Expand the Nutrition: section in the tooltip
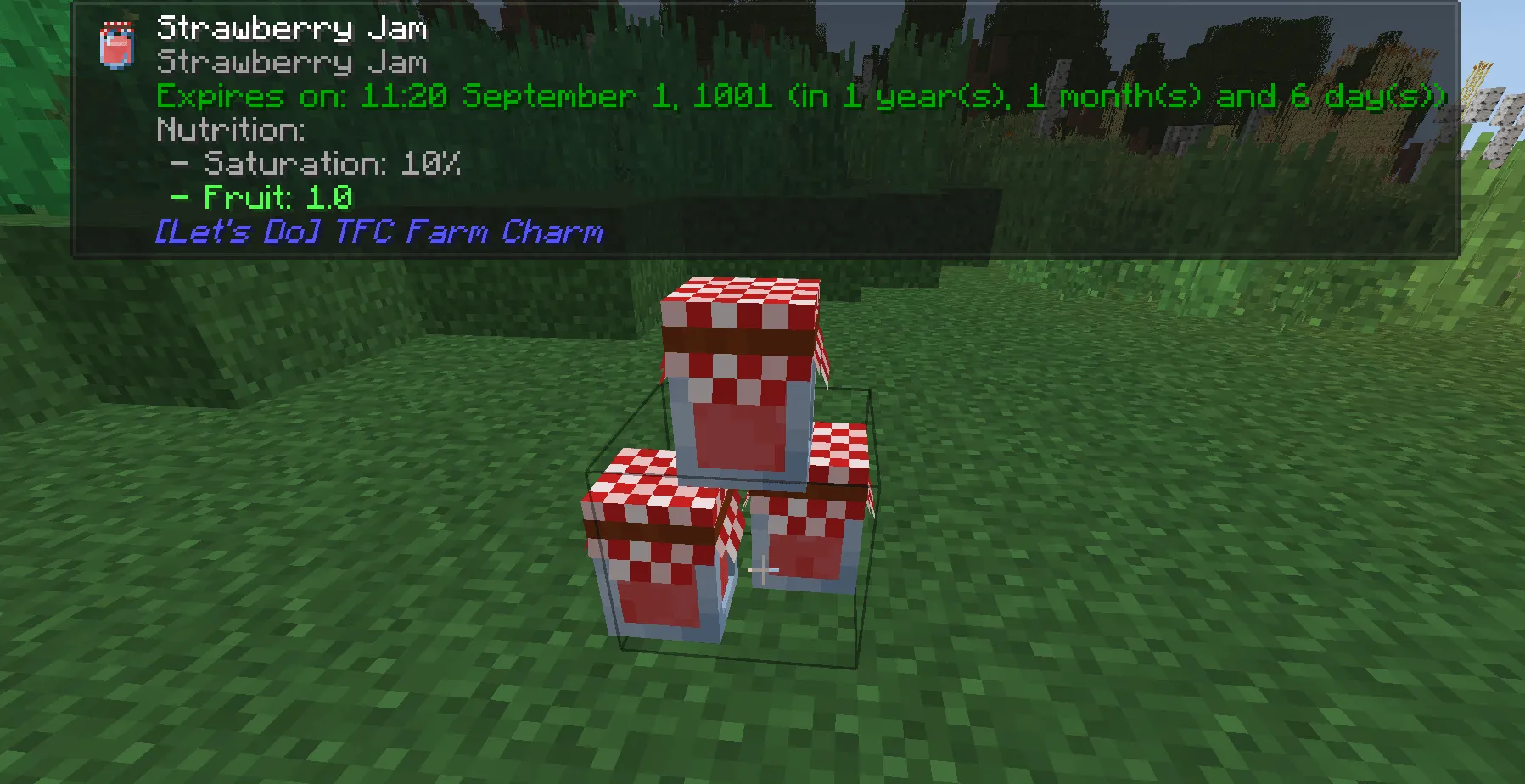The width and height of the screenshot is (1525, 784). pos(230,129)
